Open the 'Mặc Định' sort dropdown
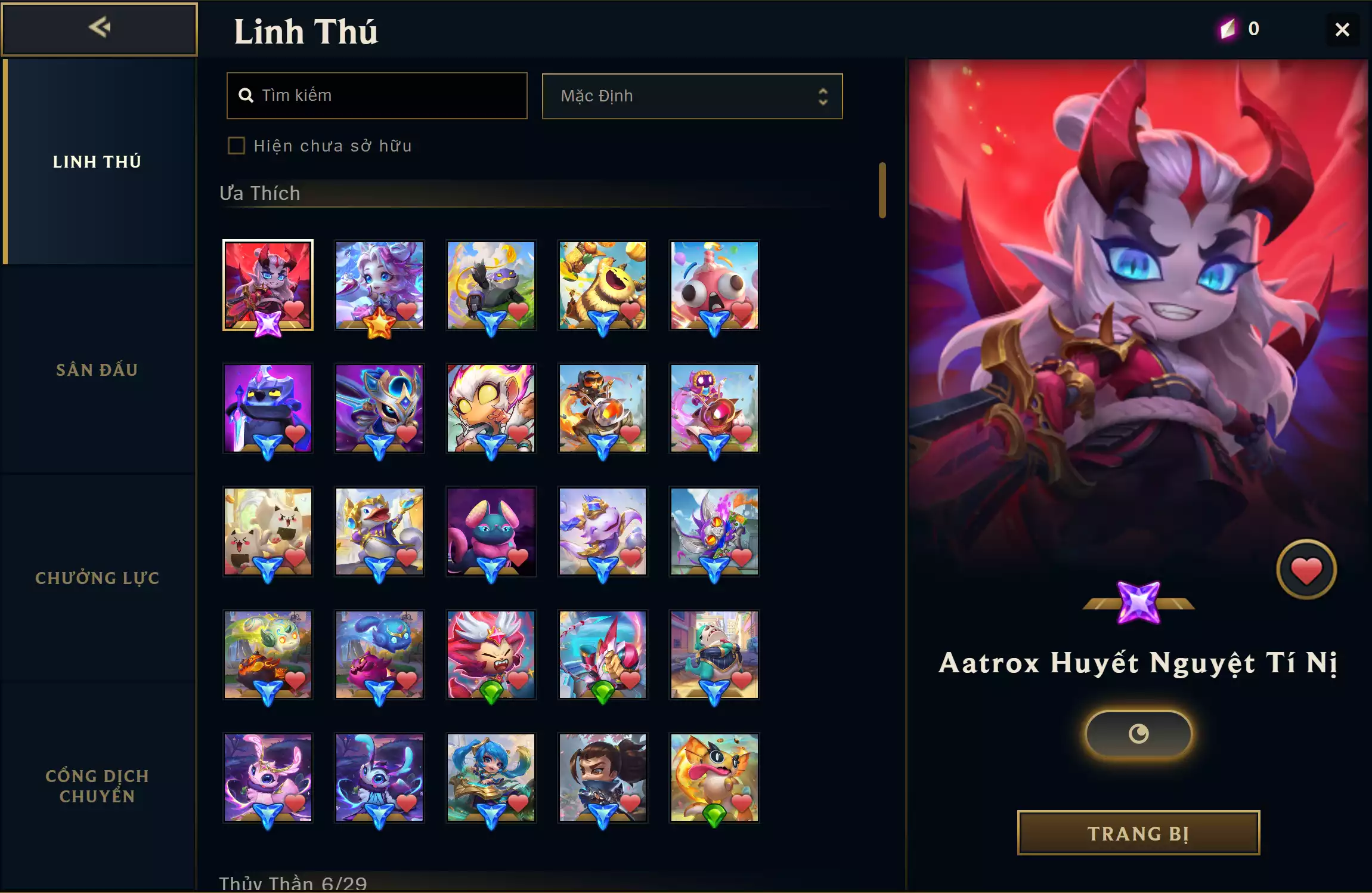1372x893 pixels. coord(691,96)
